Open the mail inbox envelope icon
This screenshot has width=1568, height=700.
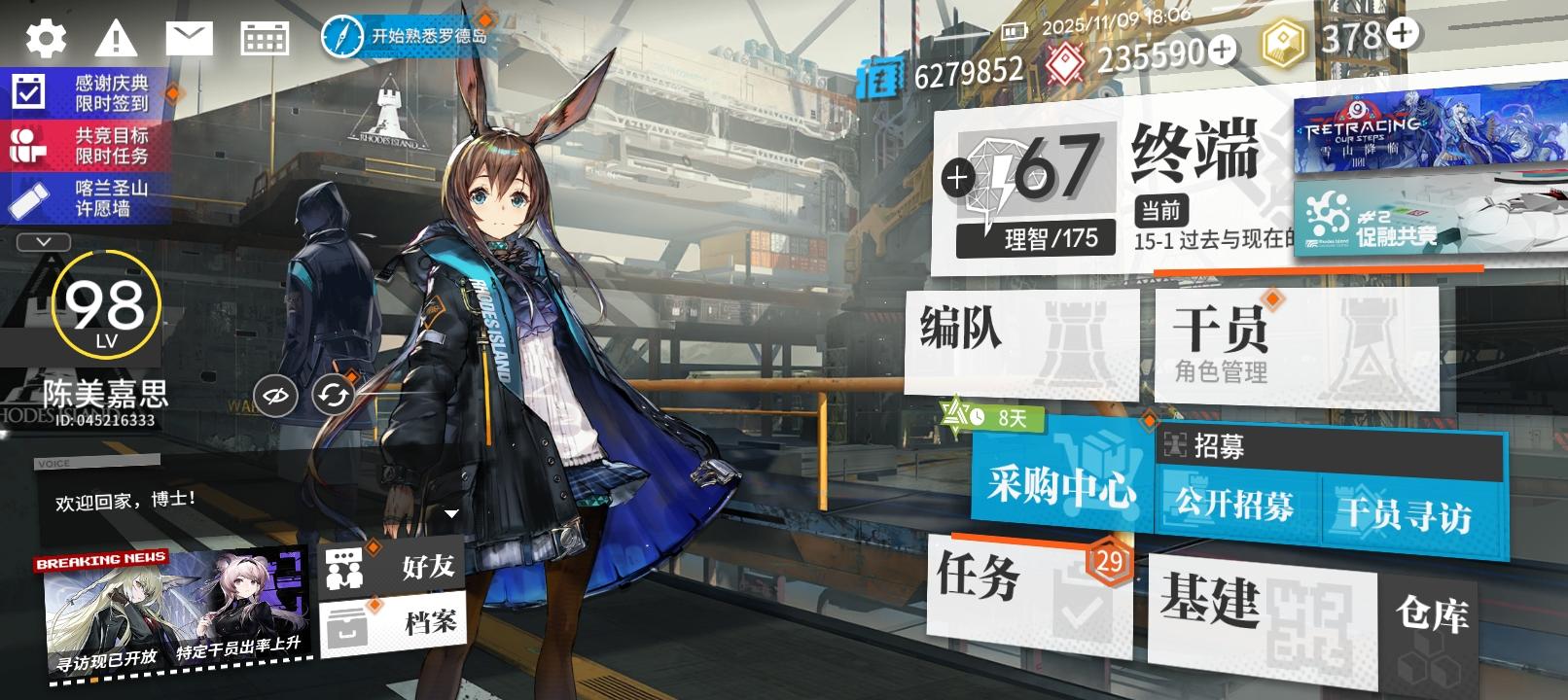coord(190,38)
